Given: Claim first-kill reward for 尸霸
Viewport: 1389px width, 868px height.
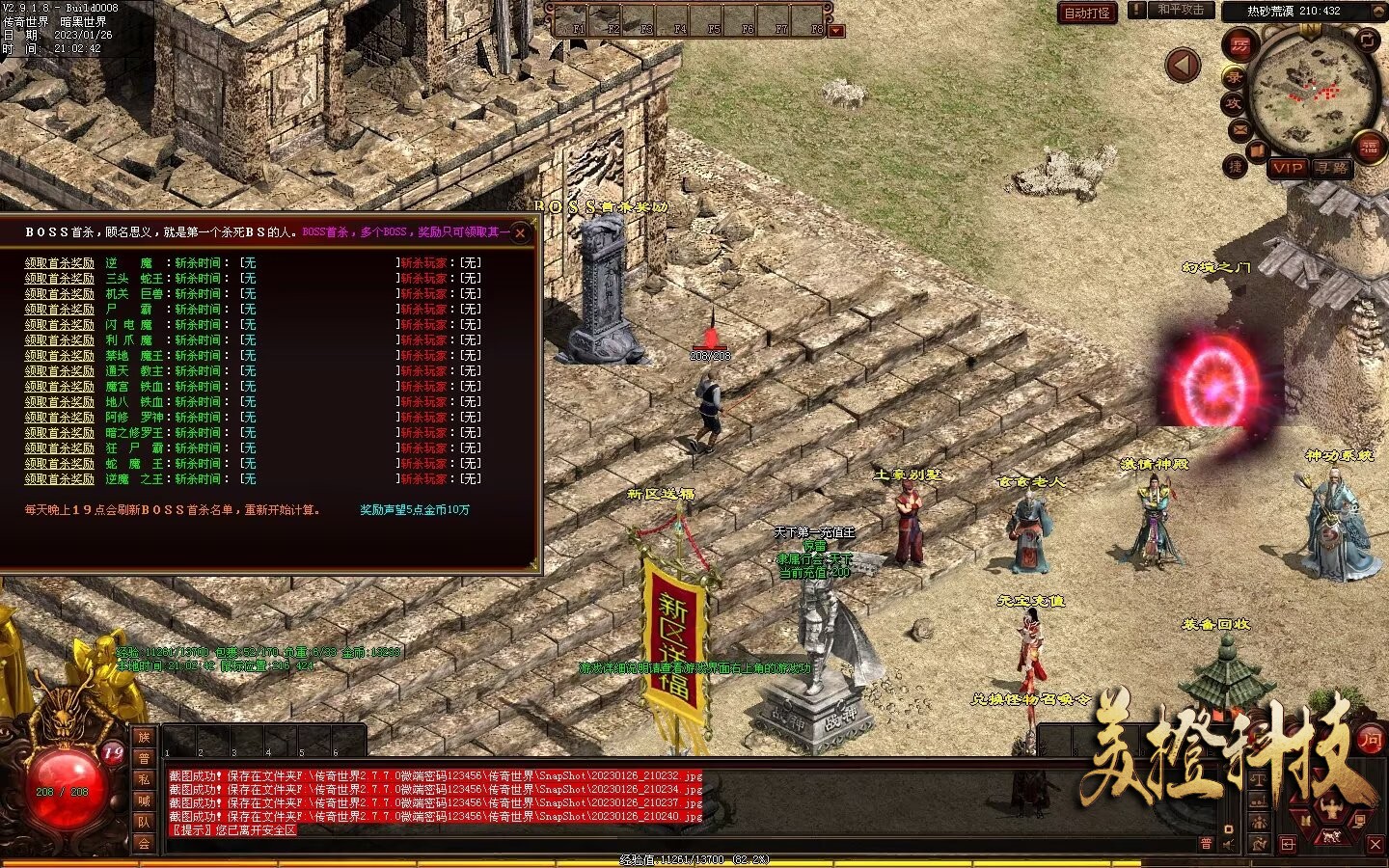Looking at the screenshot, I should click(60, 310).
